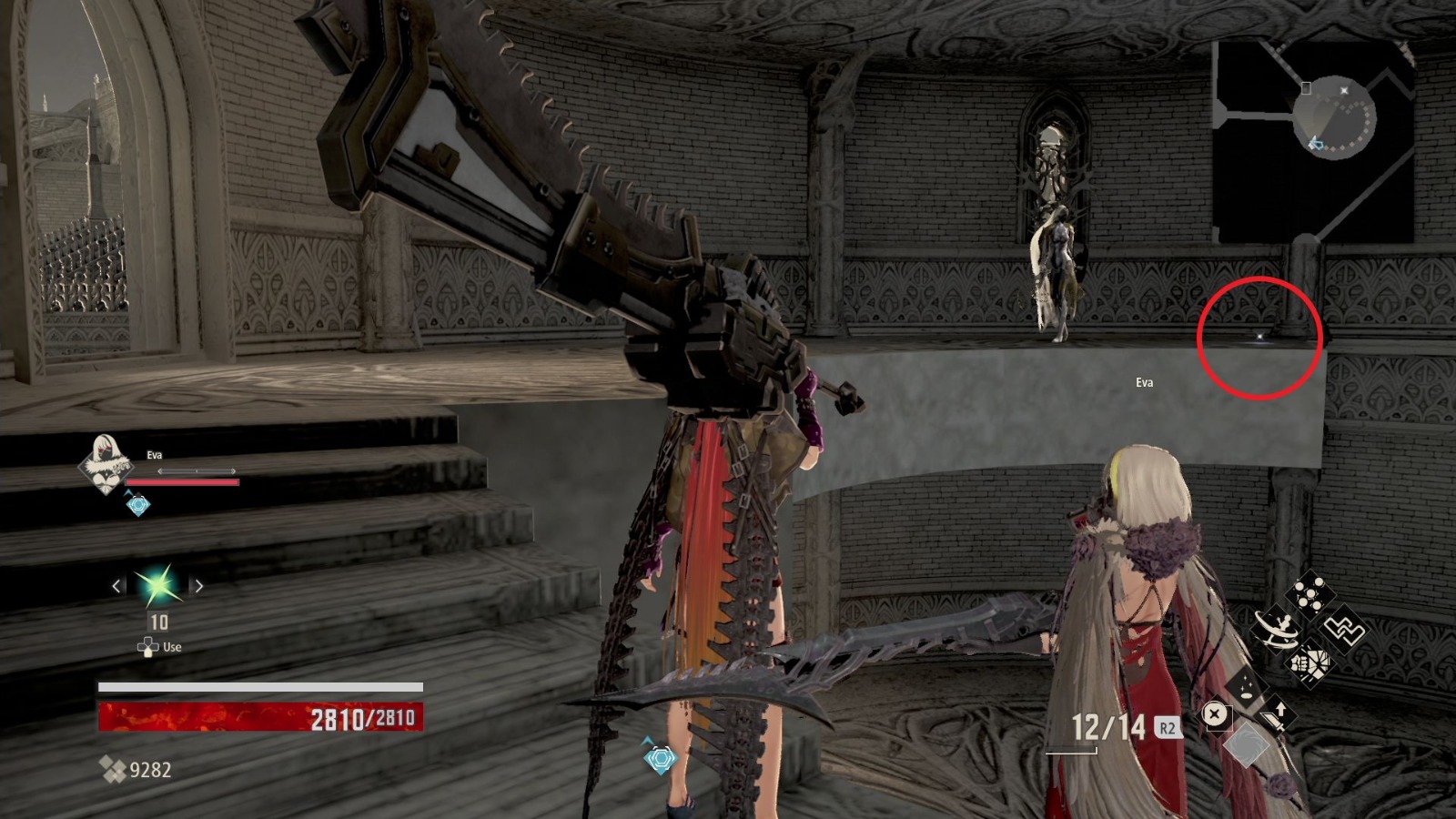The width and height of the screenshot is (1456, 819).
Task: Toggle the X circle button indicator
Action: click(x=1214, y=715)
